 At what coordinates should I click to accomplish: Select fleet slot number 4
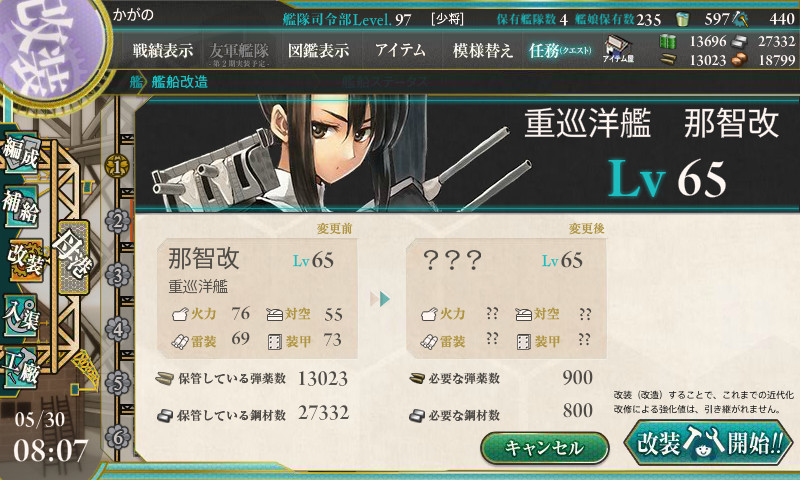(x=118, y=328)
